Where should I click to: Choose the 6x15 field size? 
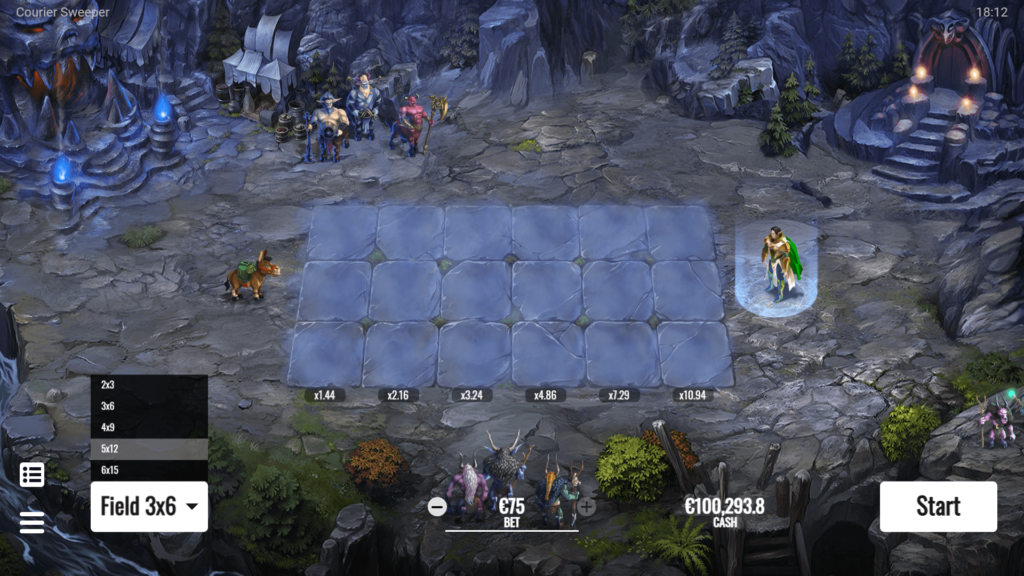pyautogui.click(x=149, y=470)
